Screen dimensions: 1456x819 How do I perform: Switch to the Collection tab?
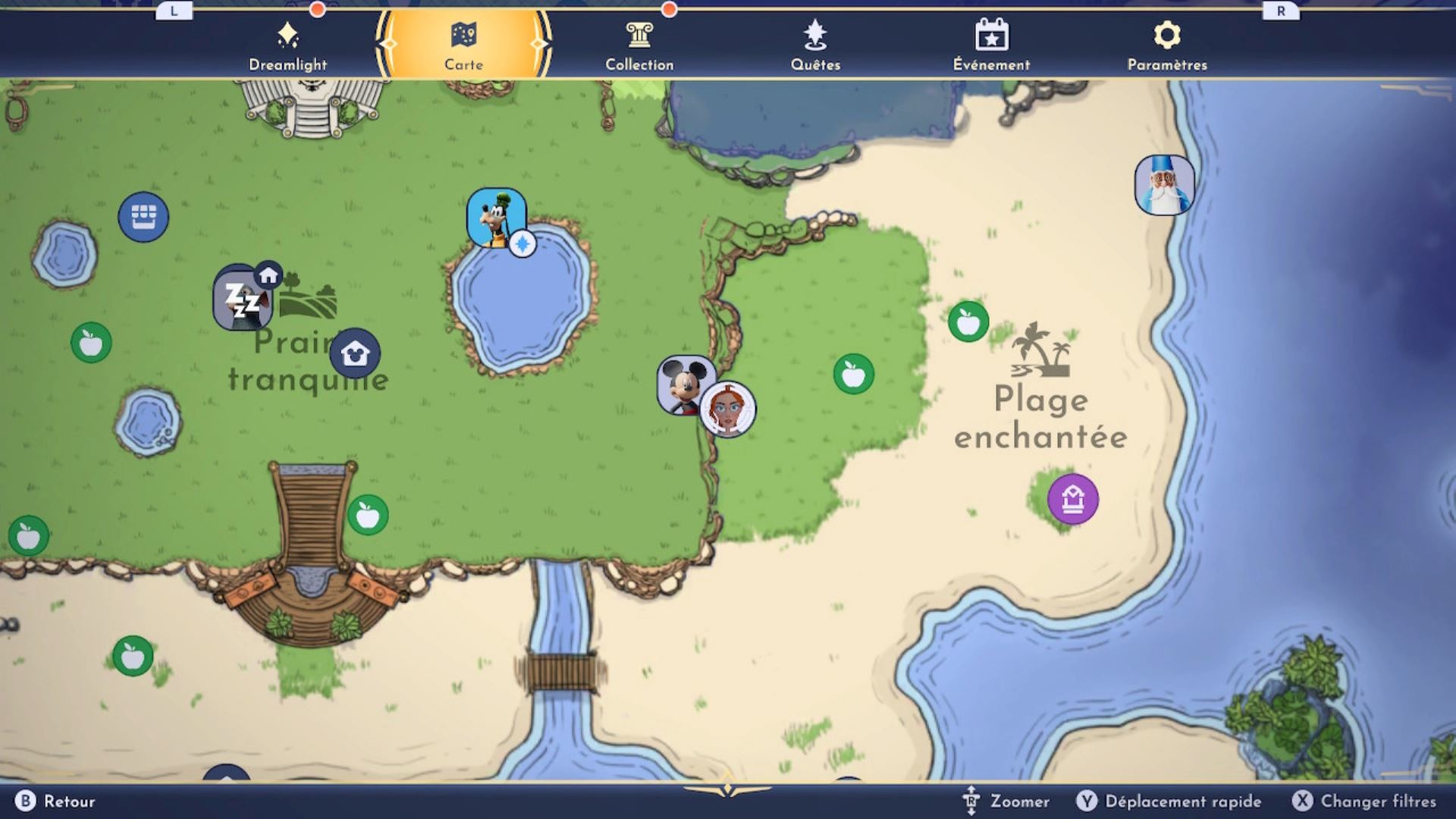pyautogui.click(x=639, y=45)
